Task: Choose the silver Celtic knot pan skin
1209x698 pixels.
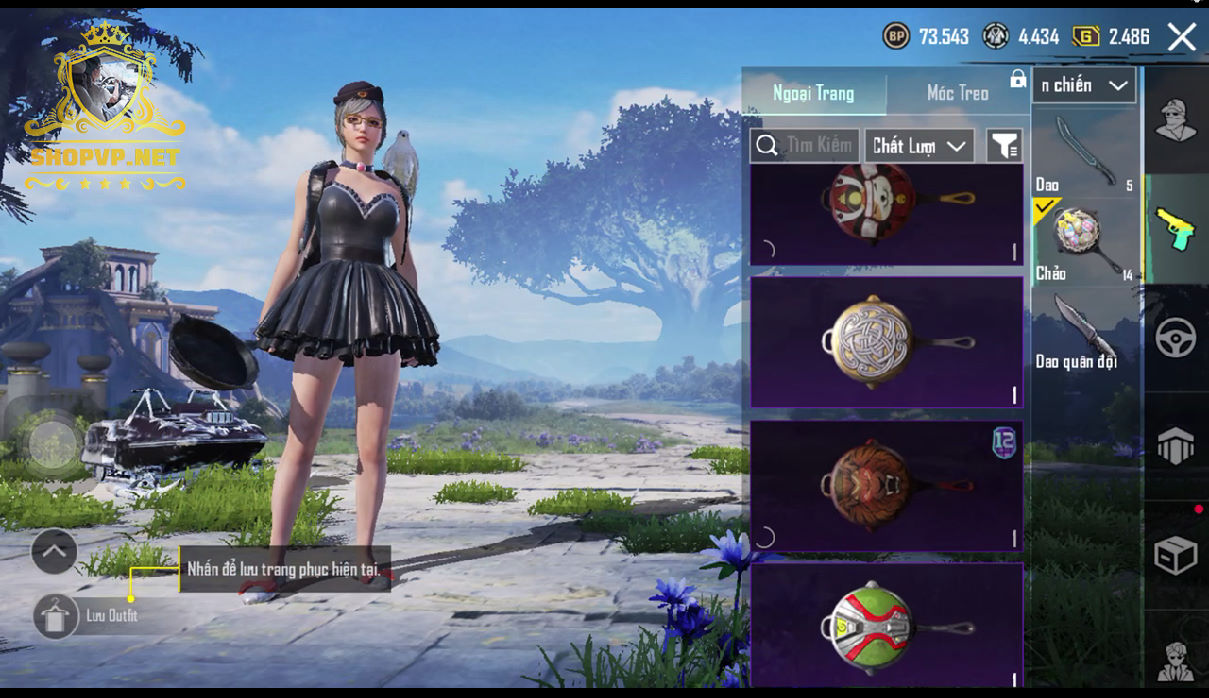Action: (x=886, y=342)
